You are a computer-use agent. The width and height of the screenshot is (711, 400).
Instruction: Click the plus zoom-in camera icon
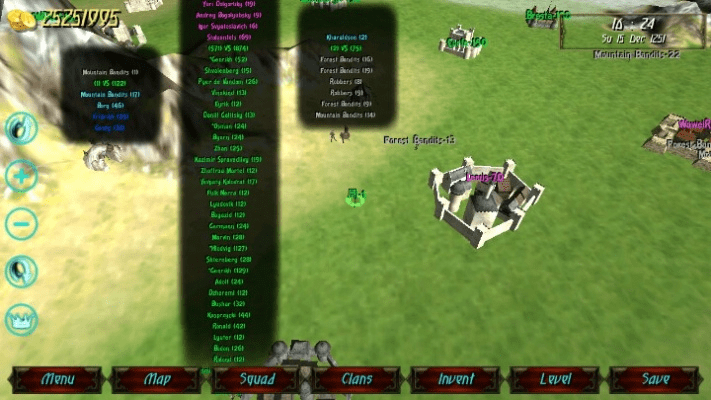tap(21, 177)
